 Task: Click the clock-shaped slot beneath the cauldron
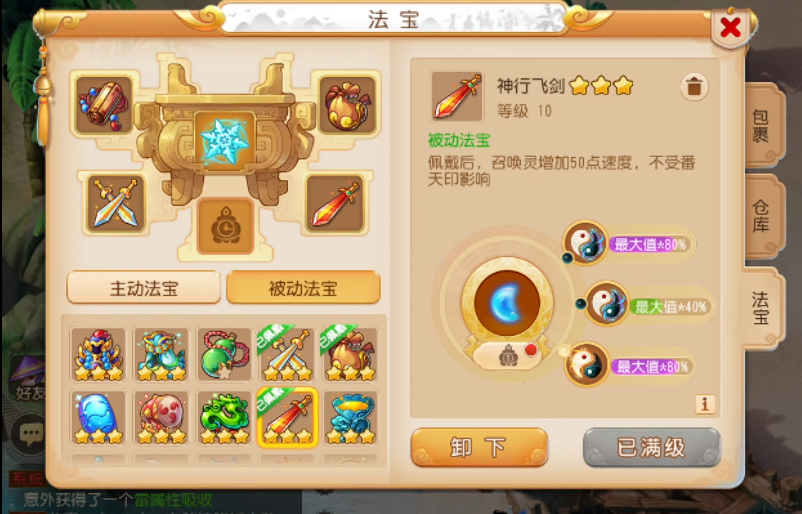pos(225,226)
